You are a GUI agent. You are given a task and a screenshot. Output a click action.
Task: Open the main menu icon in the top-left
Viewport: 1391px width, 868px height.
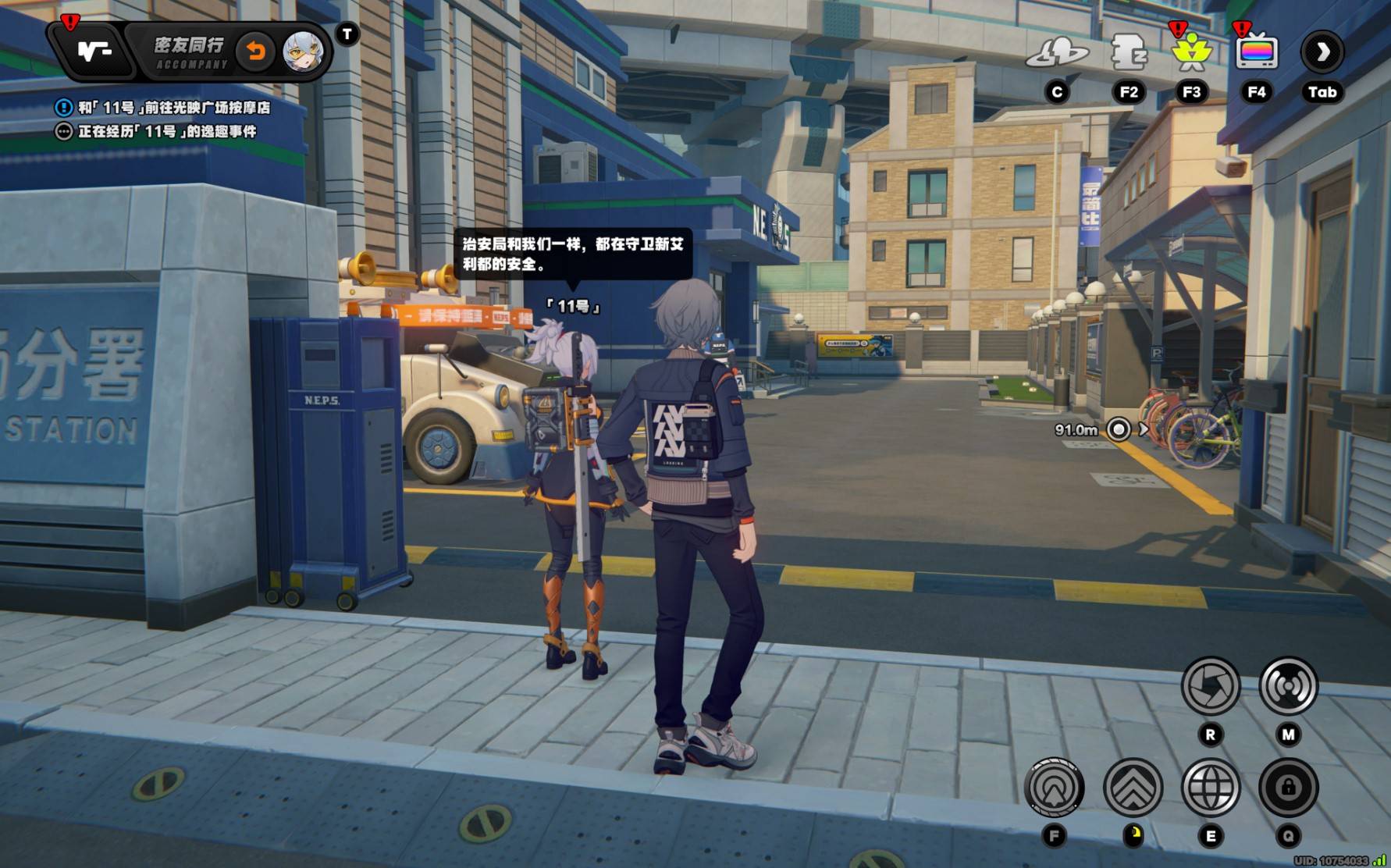pos(94,52)
